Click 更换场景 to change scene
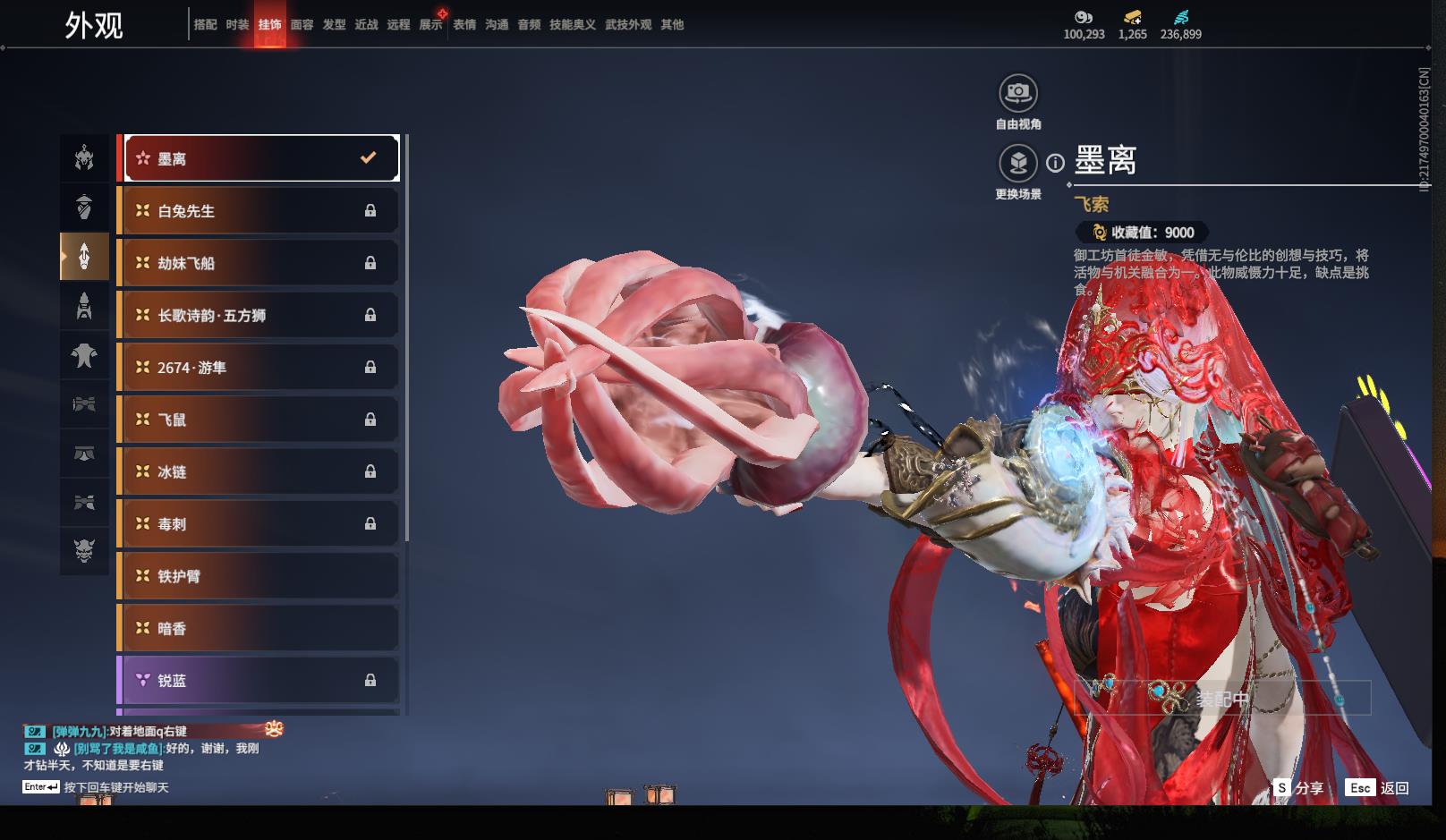The width and height of the screenshot is (1446, 840). 1017,164
